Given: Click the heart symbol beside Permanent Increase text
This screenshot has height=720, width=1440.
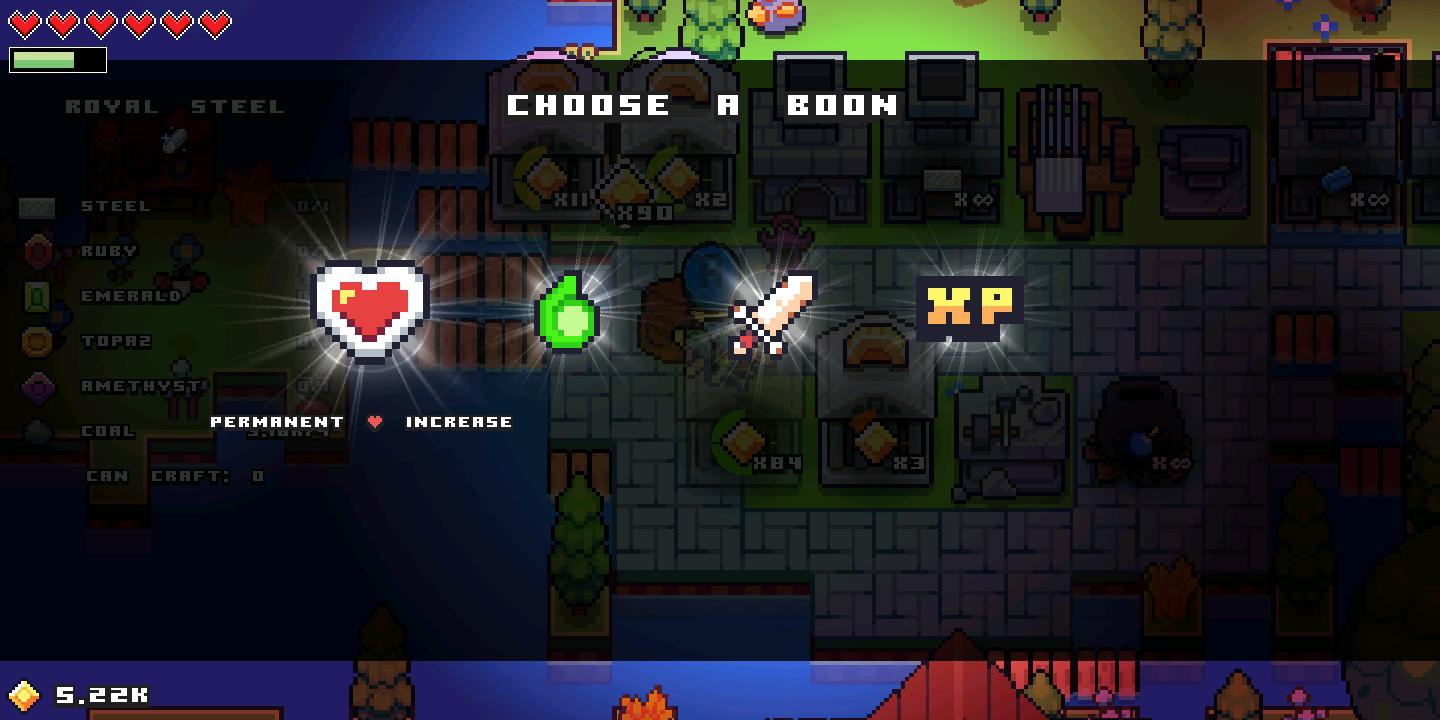Looking at the screenshot, I should [x=374, y=421].
